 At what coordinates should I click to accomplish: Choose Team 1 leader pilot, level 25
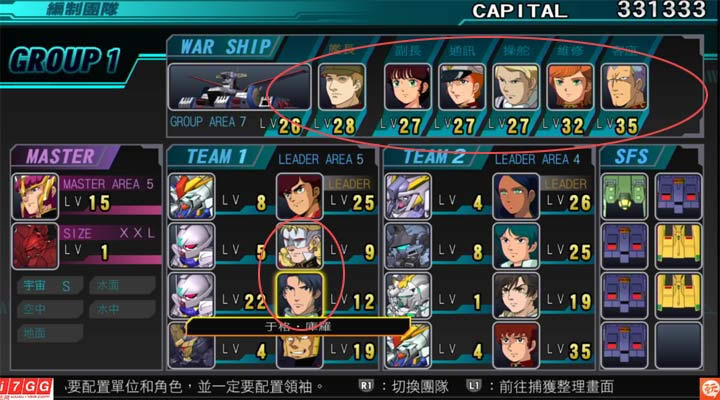point(299,197)
